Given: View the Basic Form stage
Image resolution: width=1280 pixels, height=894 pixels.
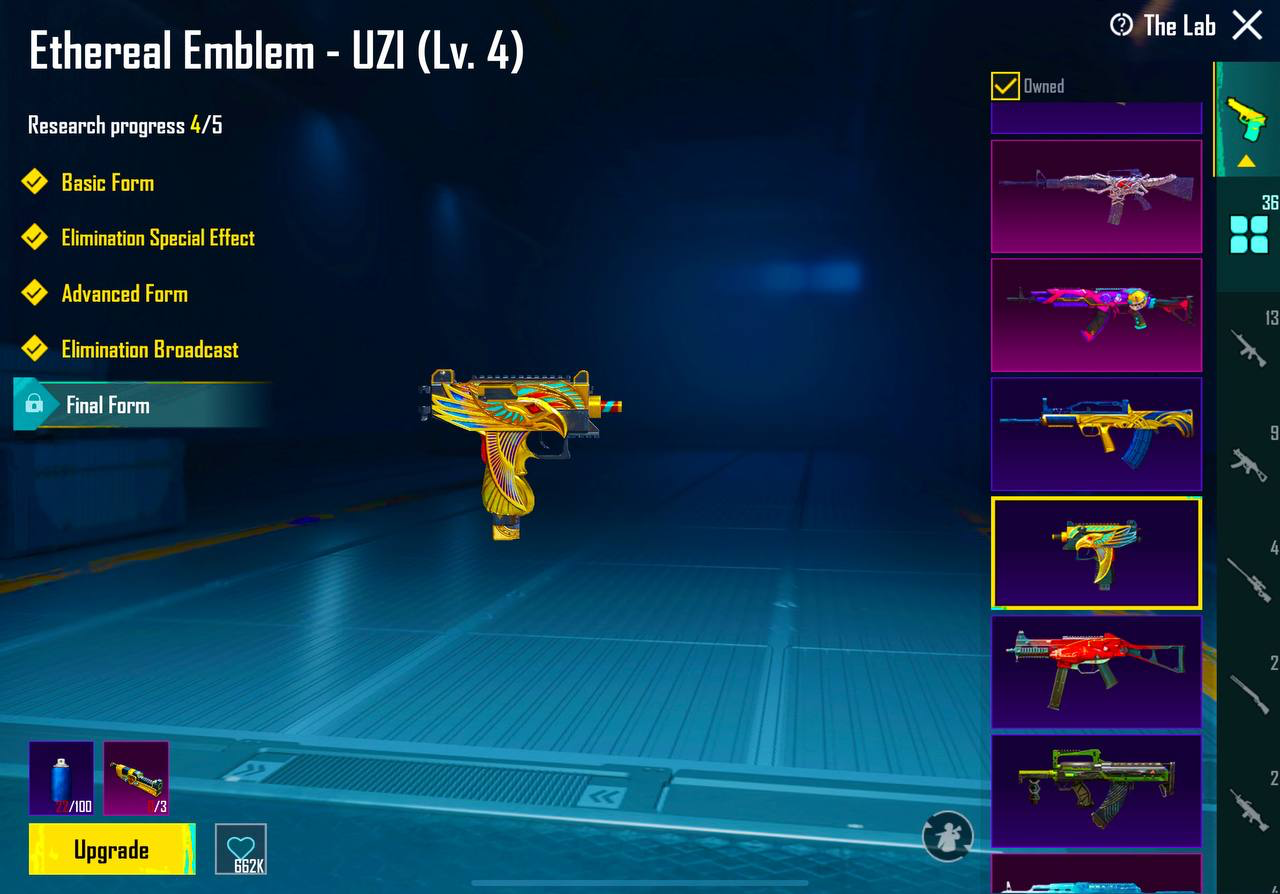Looking at the screenshot, I should pos(107,183).
